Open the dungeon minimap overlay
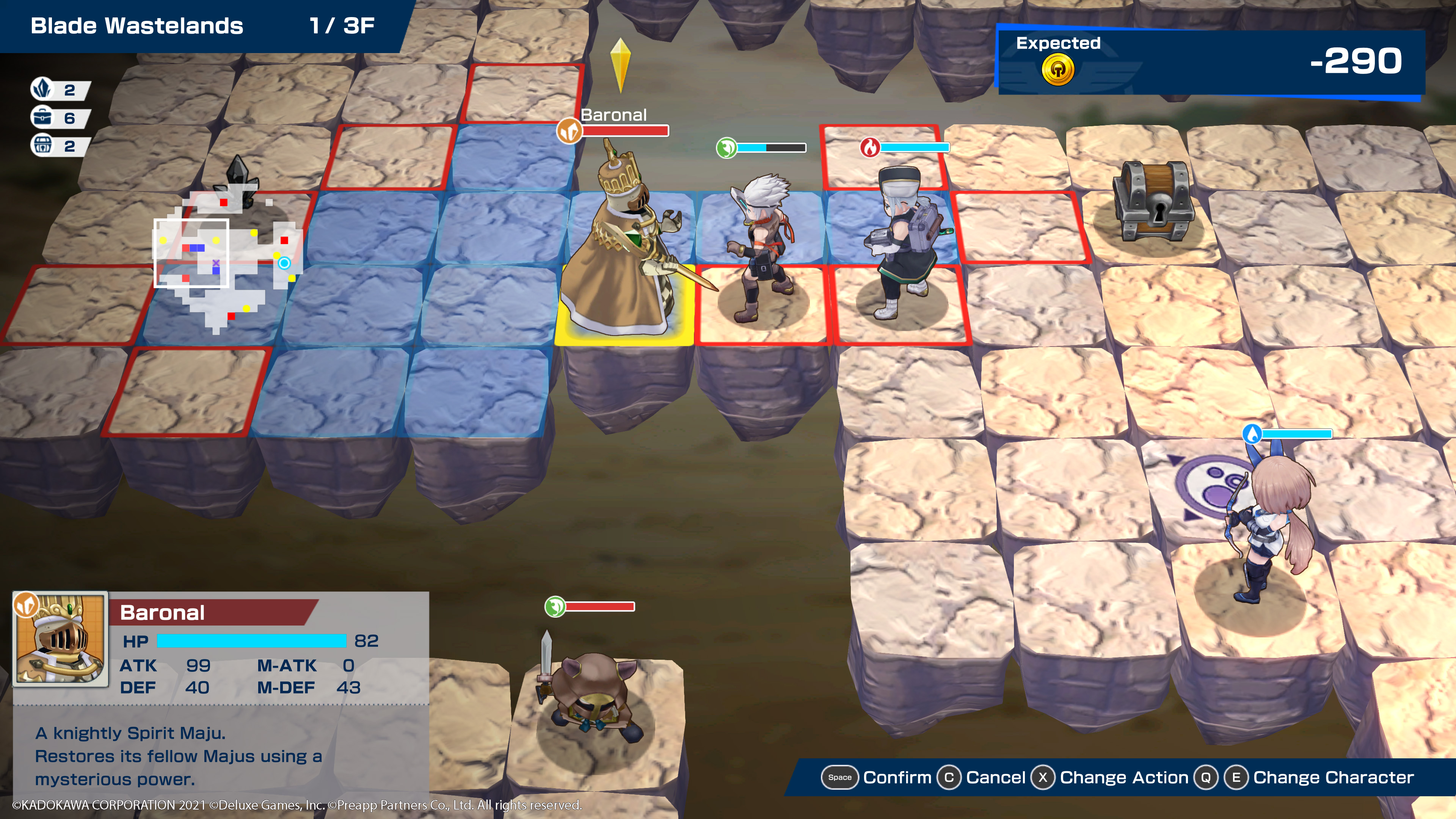This screenshot has width=1456, height=819. pos(226,263)
